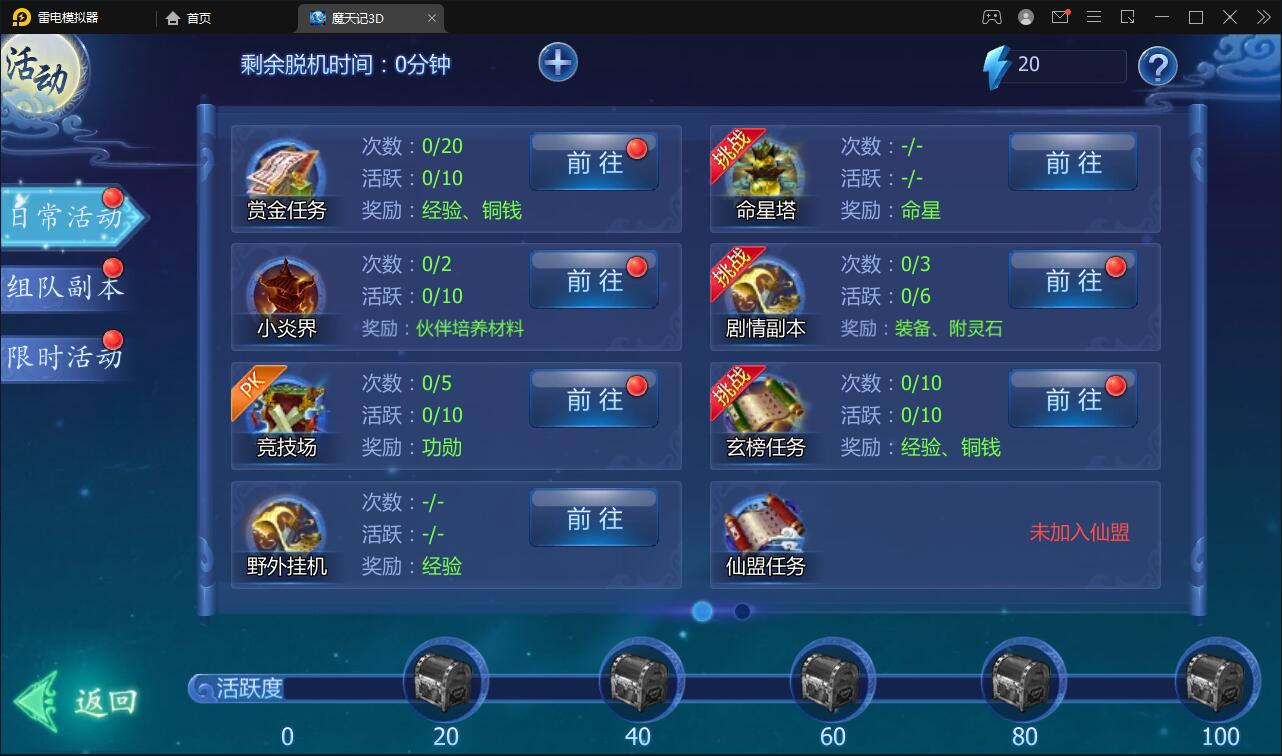
Task: Select the 限时活动 tab
Action: (x=65, y=357)
